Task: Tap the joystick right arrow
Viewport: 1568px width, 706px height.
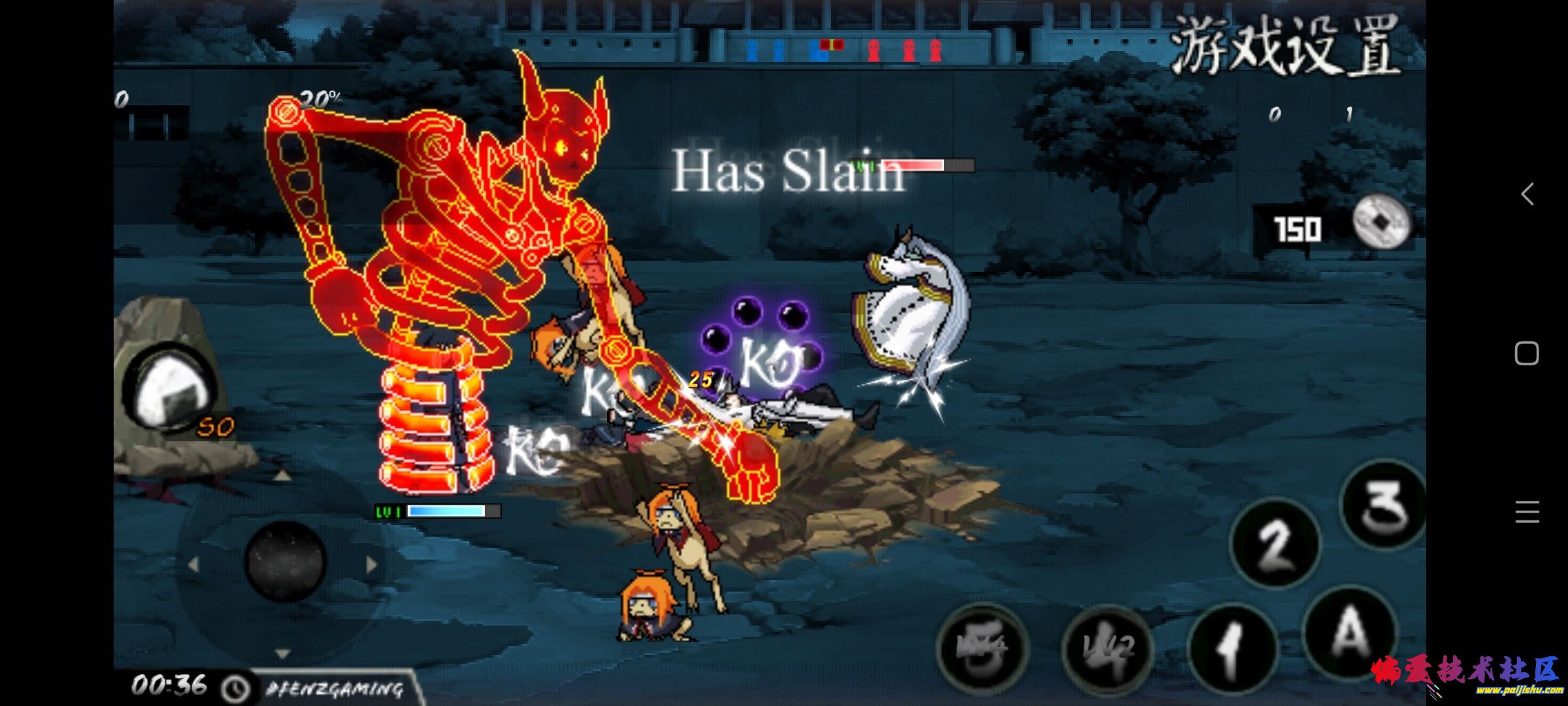Action: [x=372, y=563]
